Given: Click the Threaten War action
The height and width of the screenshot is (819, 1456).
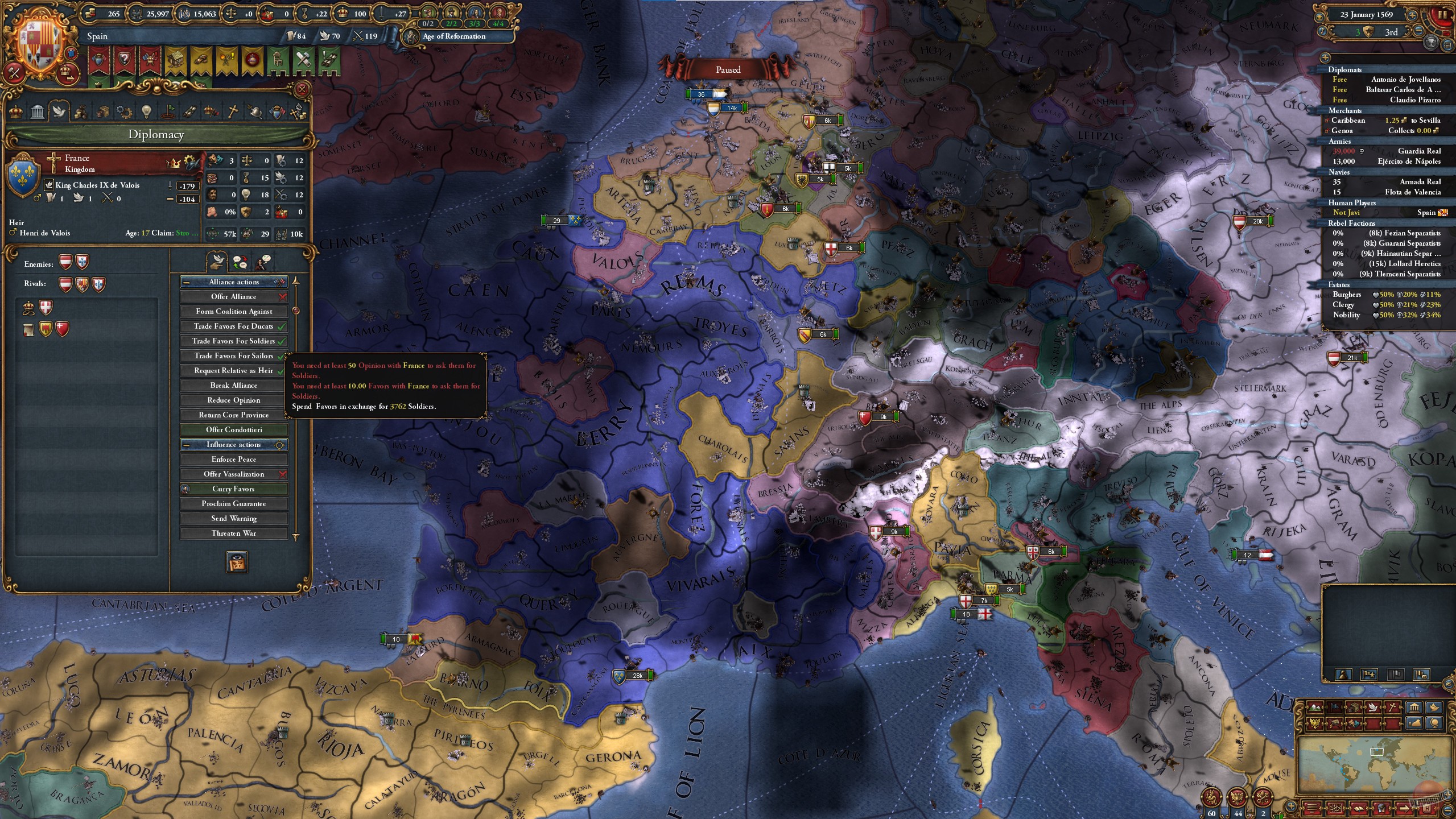Looking at the screenshot, I should pos(233,533).
